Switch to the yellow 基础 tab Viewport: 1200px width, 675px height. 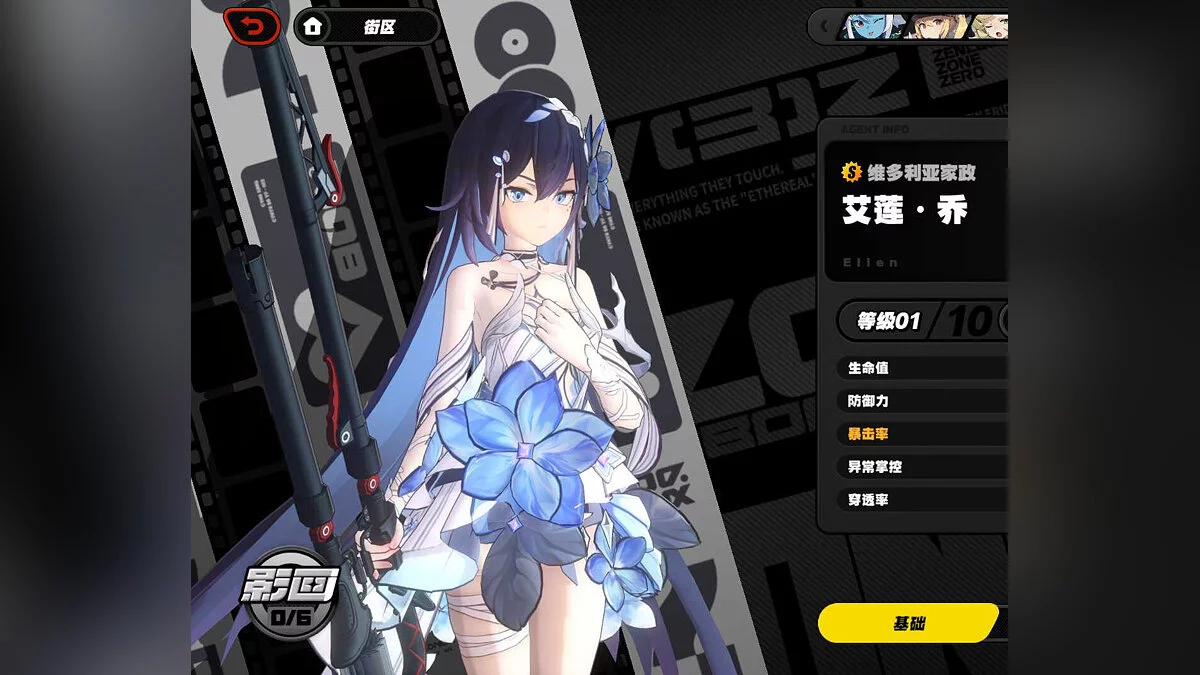(x=908, y=622)
